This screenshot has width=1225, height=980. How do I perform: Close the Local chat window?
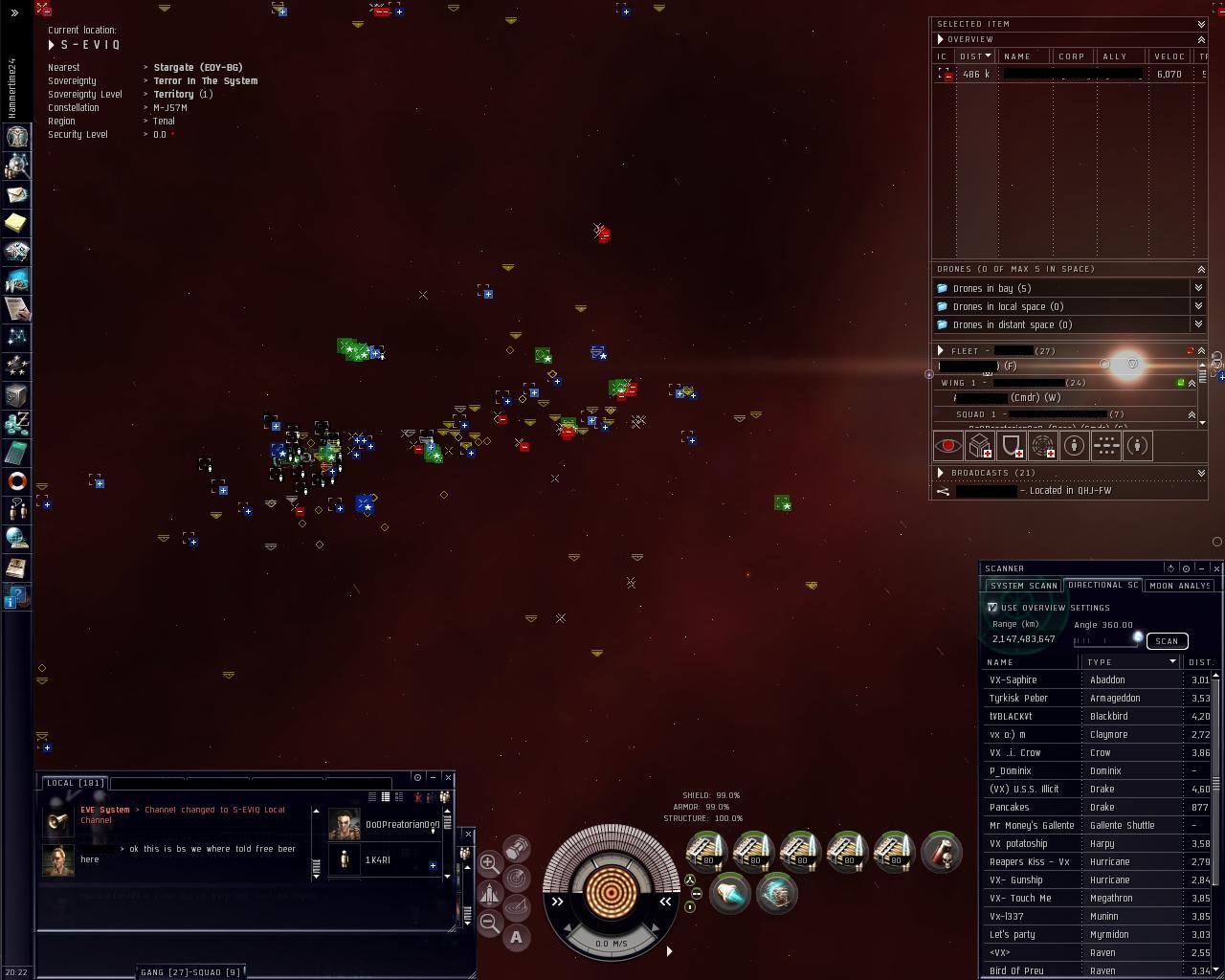pyautogui.click(x=448, y=777)
